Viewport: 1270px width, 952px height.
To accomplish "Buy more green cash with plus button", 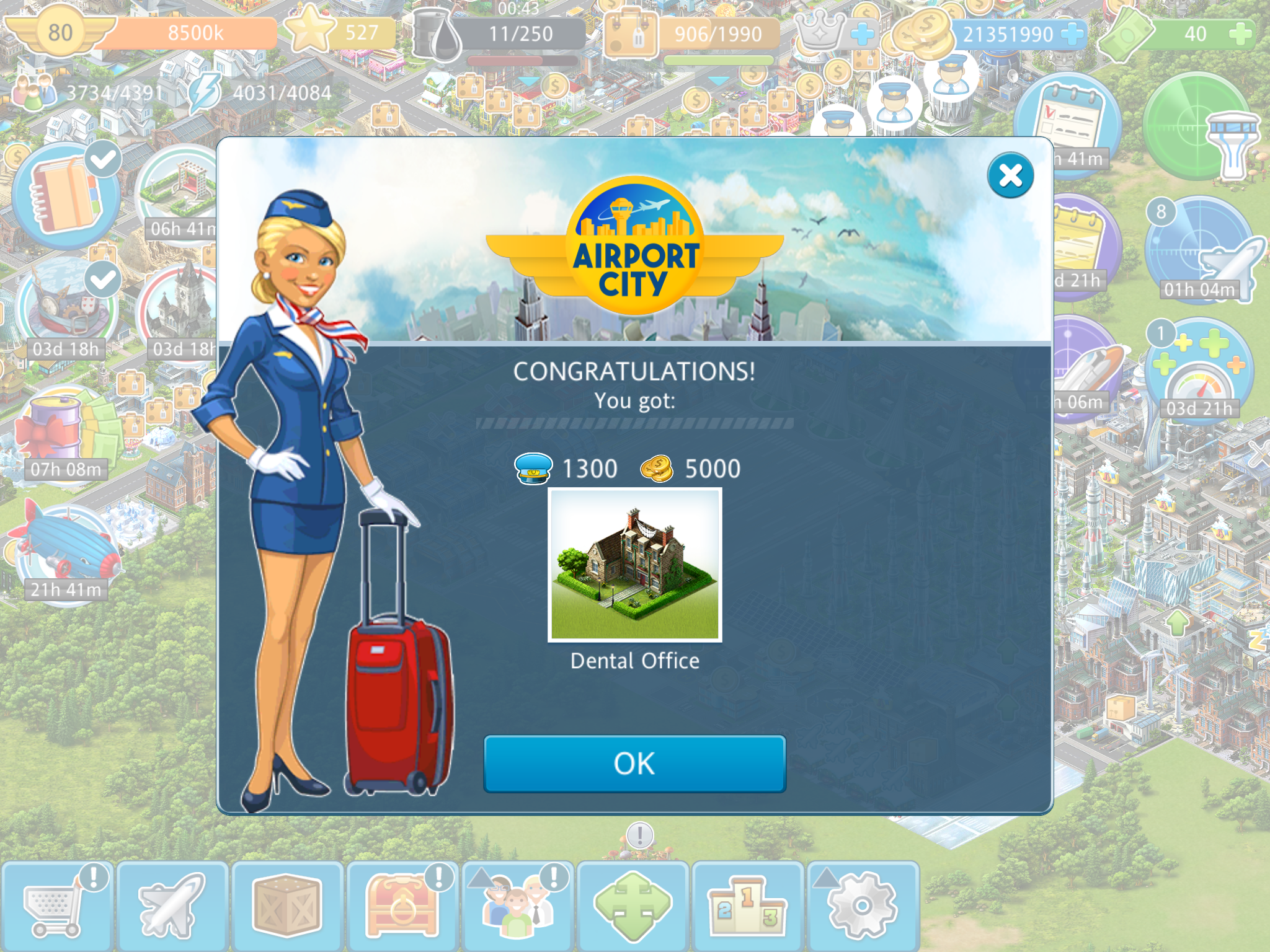I will tap(1239, 34).
